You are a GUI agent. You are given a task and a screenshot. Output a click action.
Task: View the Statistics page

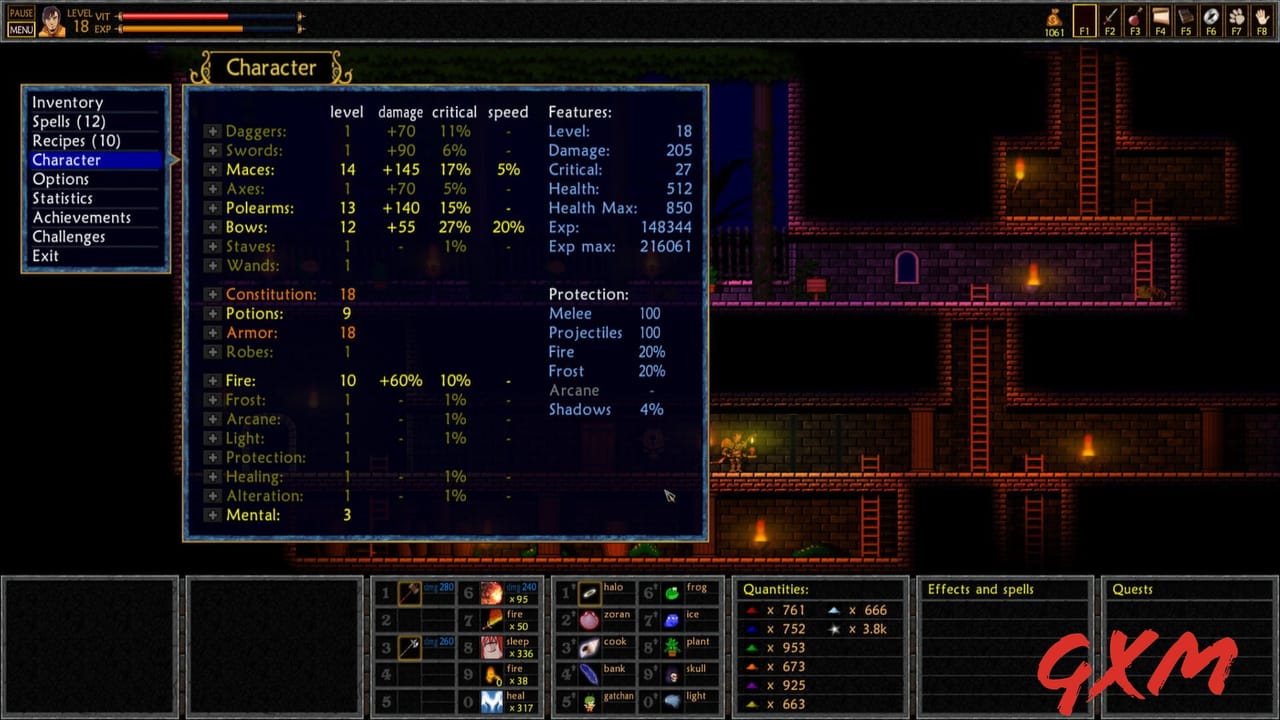[x=62, y=198]
